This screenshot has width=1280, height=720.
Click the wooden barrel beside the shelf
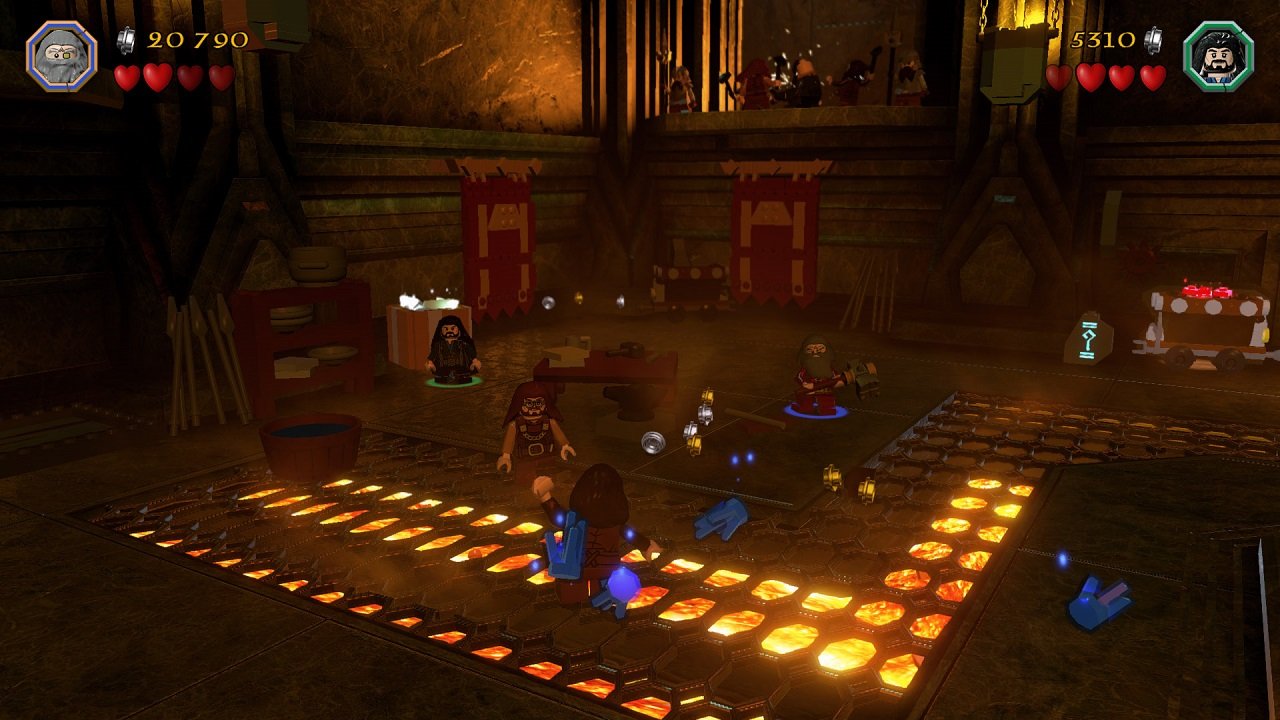click(x=312, y=440)
